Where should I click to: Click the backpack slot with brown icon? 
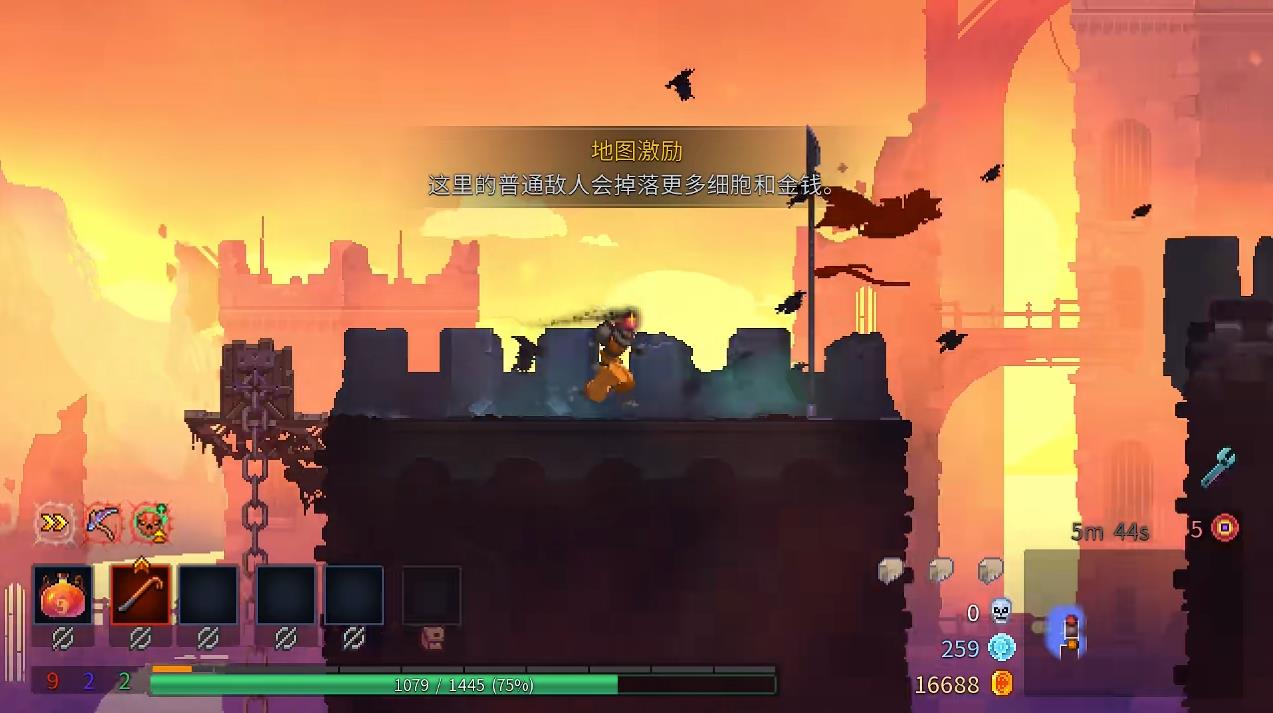432,635
